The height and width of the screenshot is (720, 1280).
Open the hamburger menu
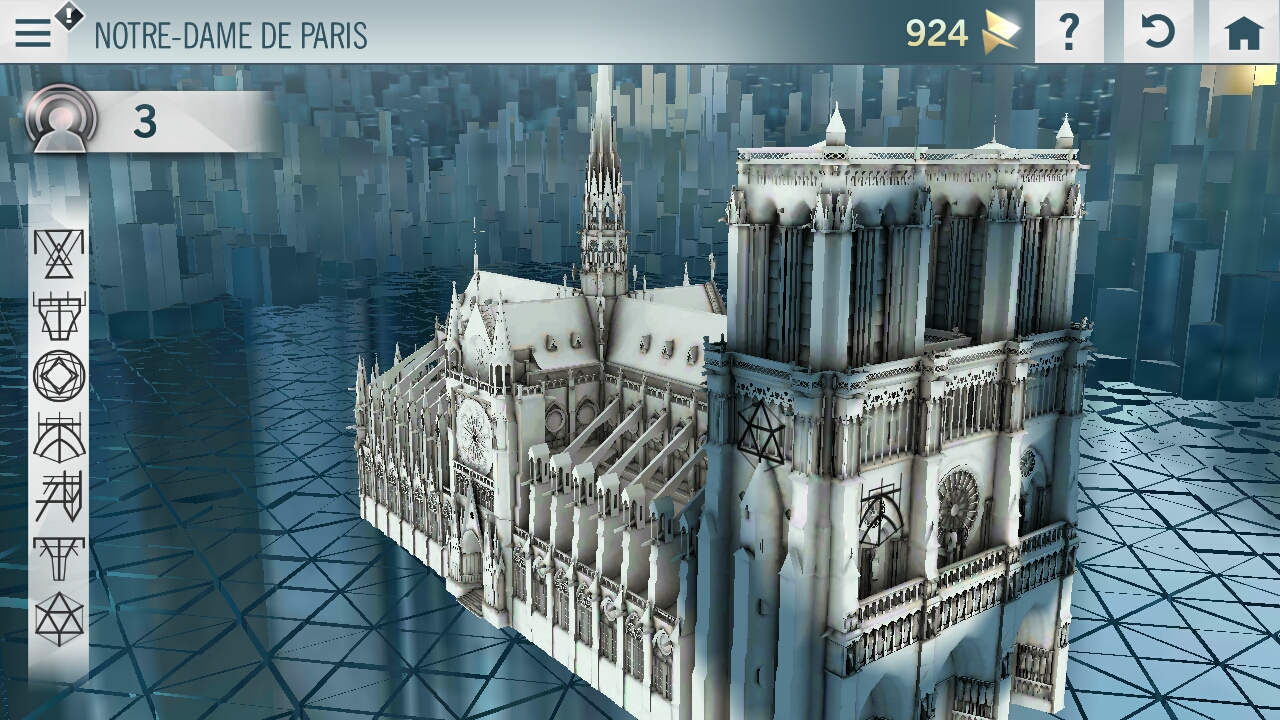click(33, 34)
